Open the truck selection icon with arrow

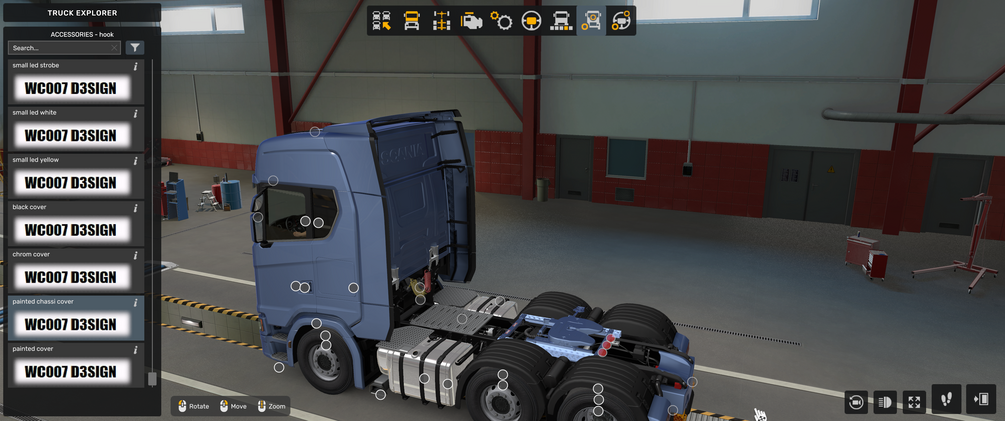point(381,20)
